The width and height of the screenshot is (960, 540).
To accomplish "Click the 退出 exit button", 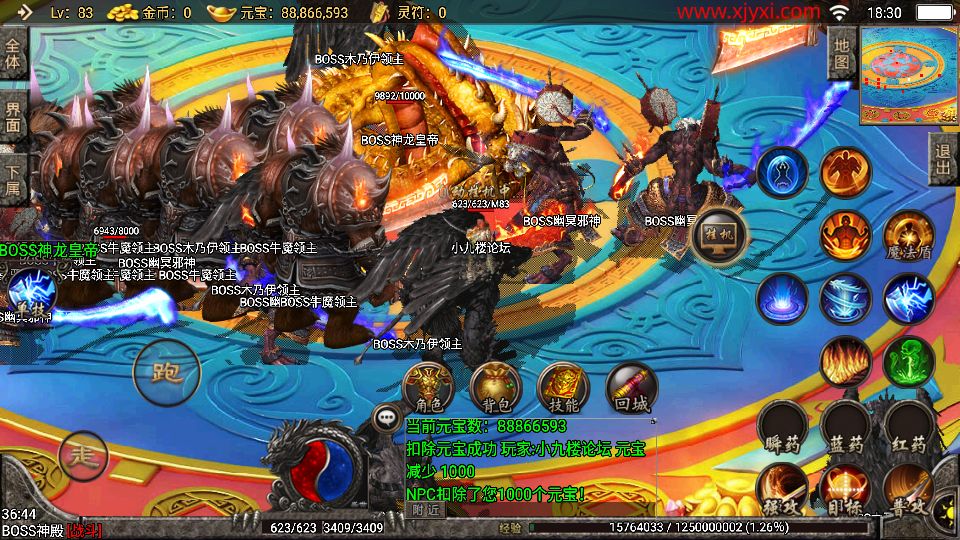I will click(942, 160).
